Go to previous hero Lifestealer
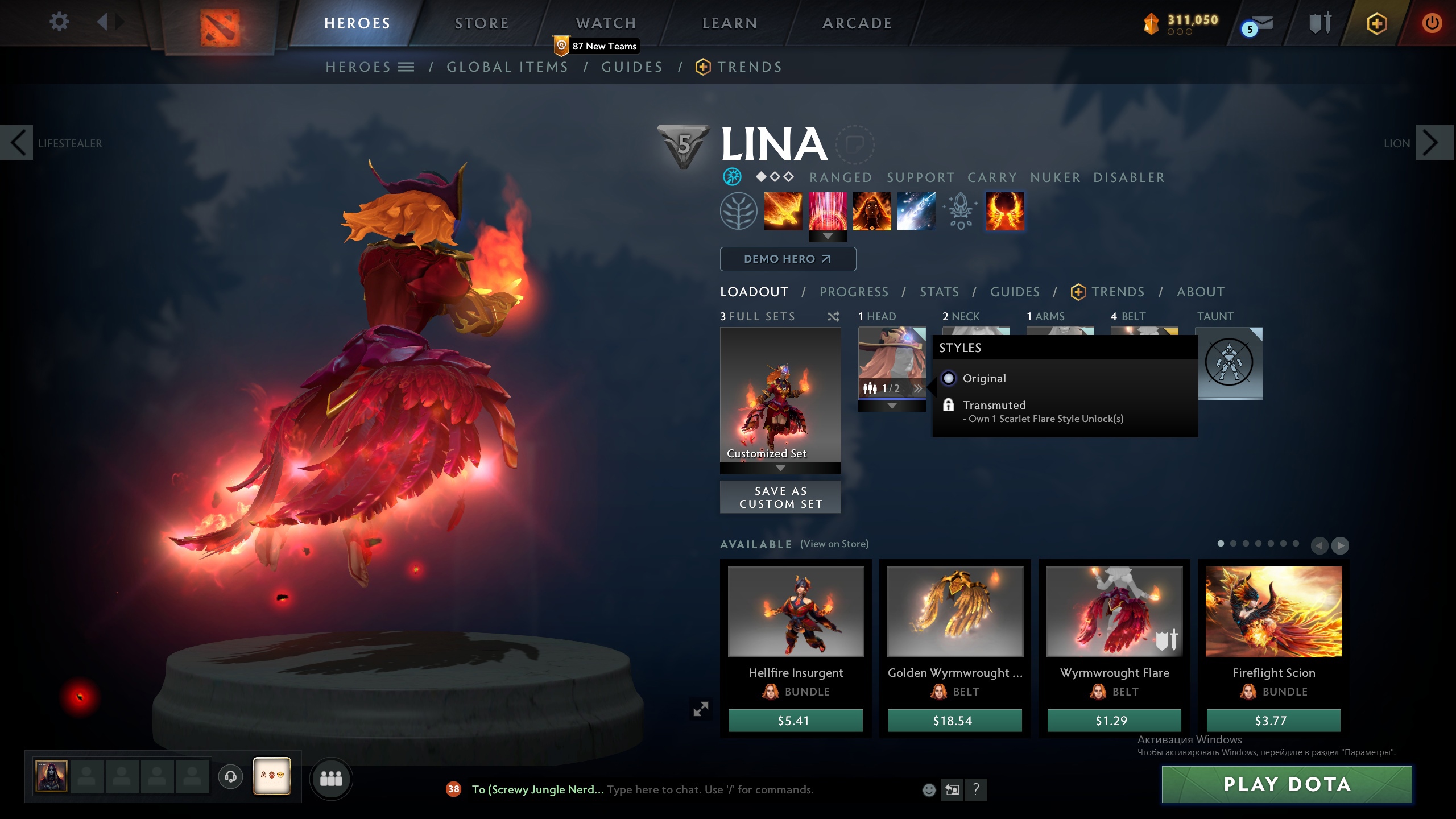 [x=18, y=143]
